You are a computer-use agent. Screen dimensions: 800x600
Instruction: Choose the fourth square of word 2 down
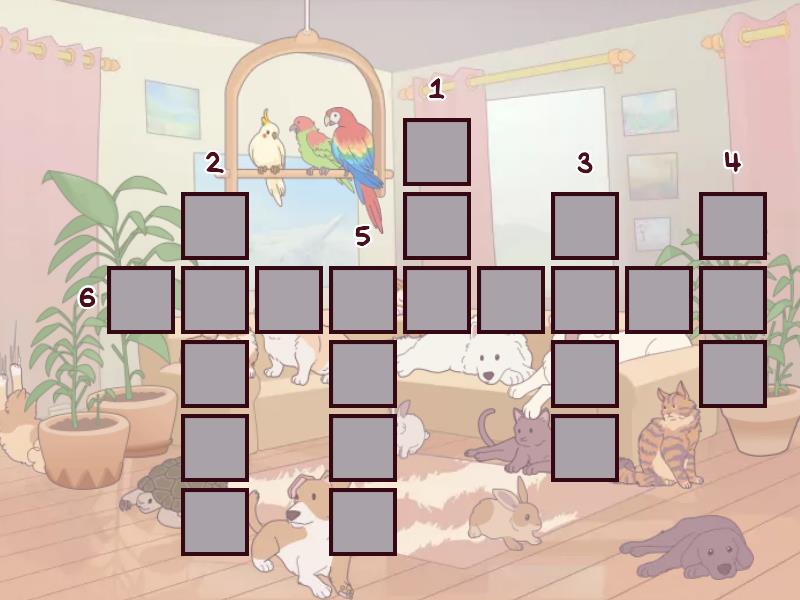coord(215,448)
